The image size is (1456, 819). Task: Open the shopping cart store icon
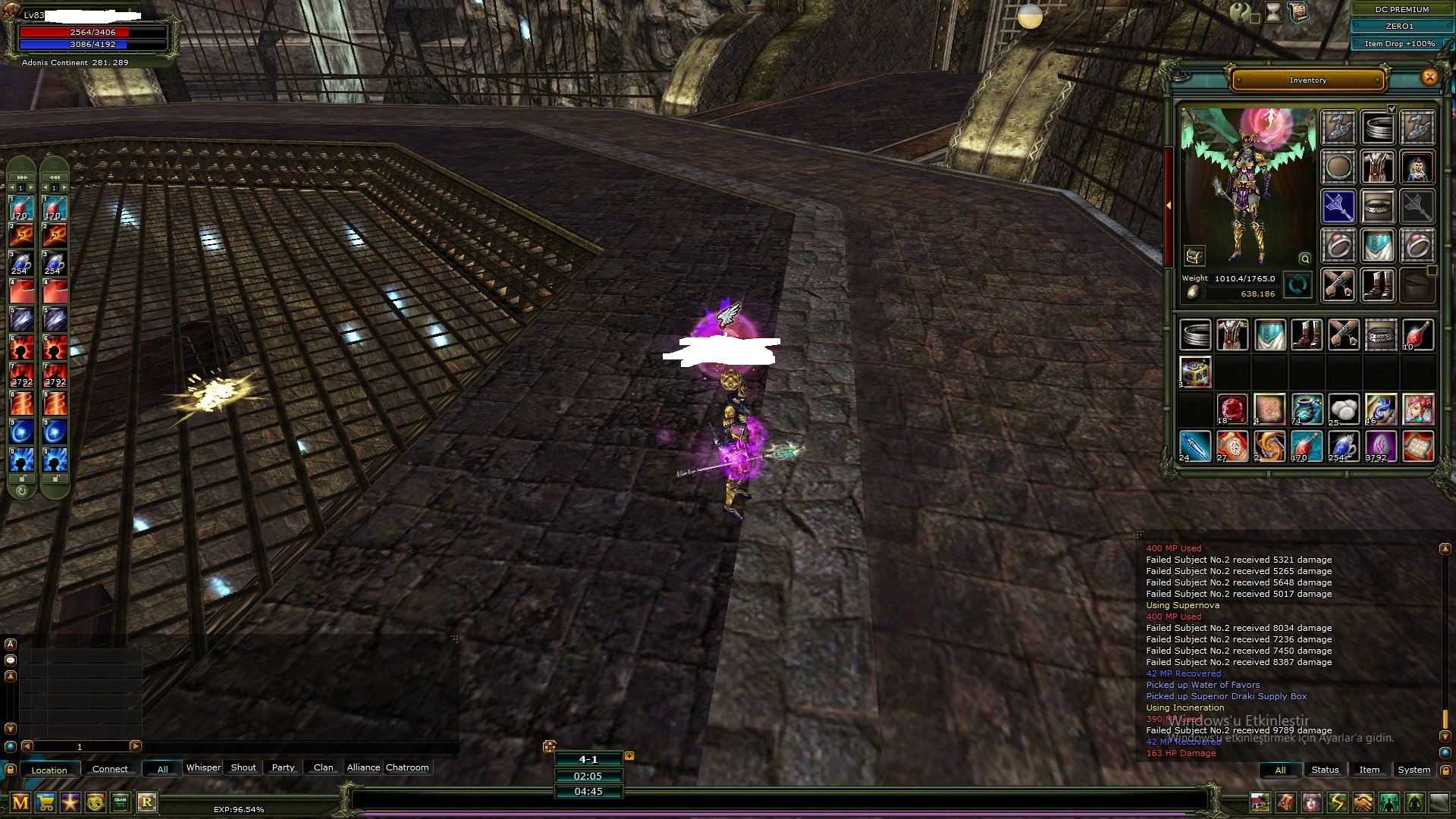[45, 802]
